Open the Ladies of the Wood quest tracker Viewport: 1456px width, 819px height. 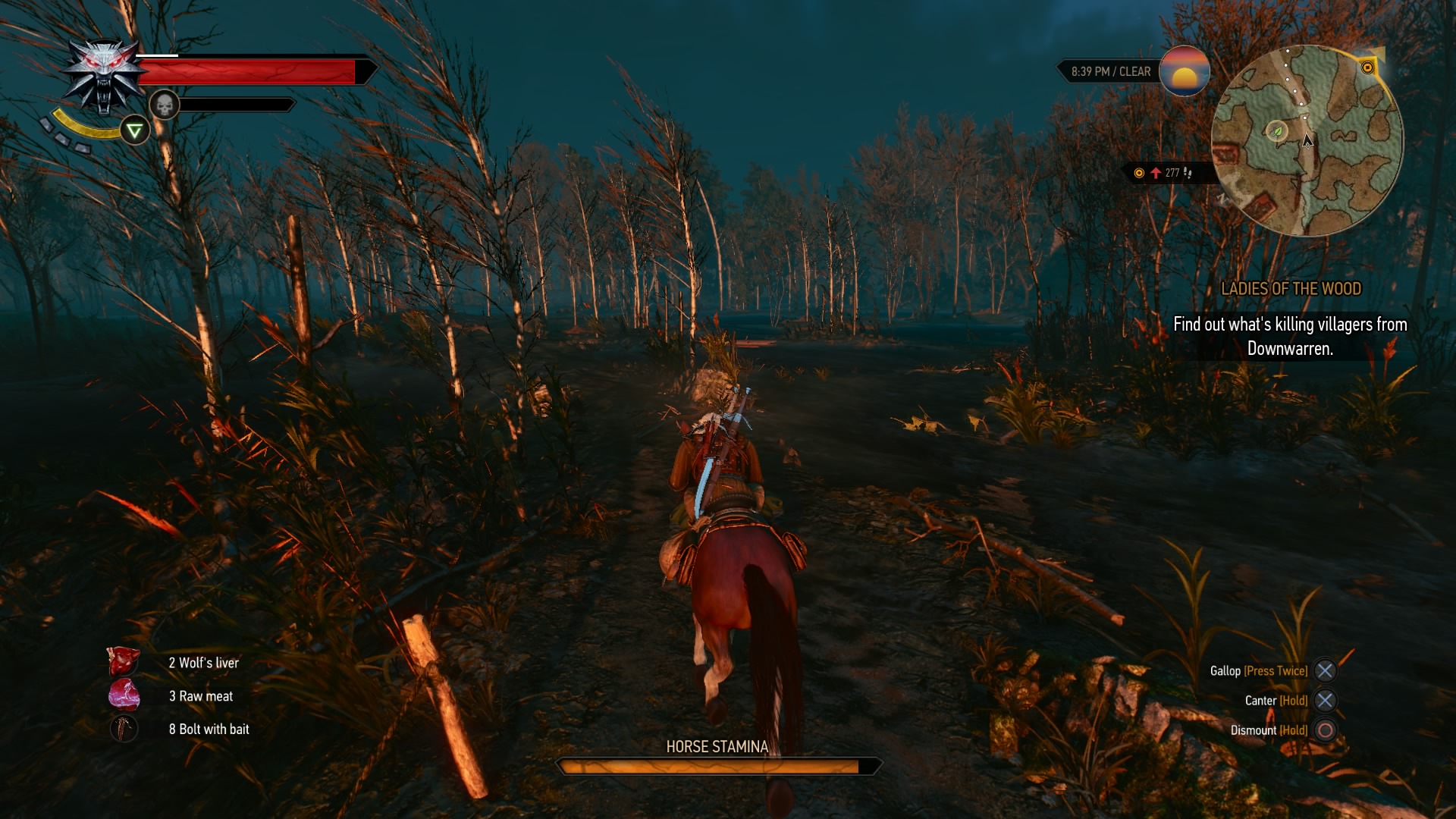(1291, 289)
